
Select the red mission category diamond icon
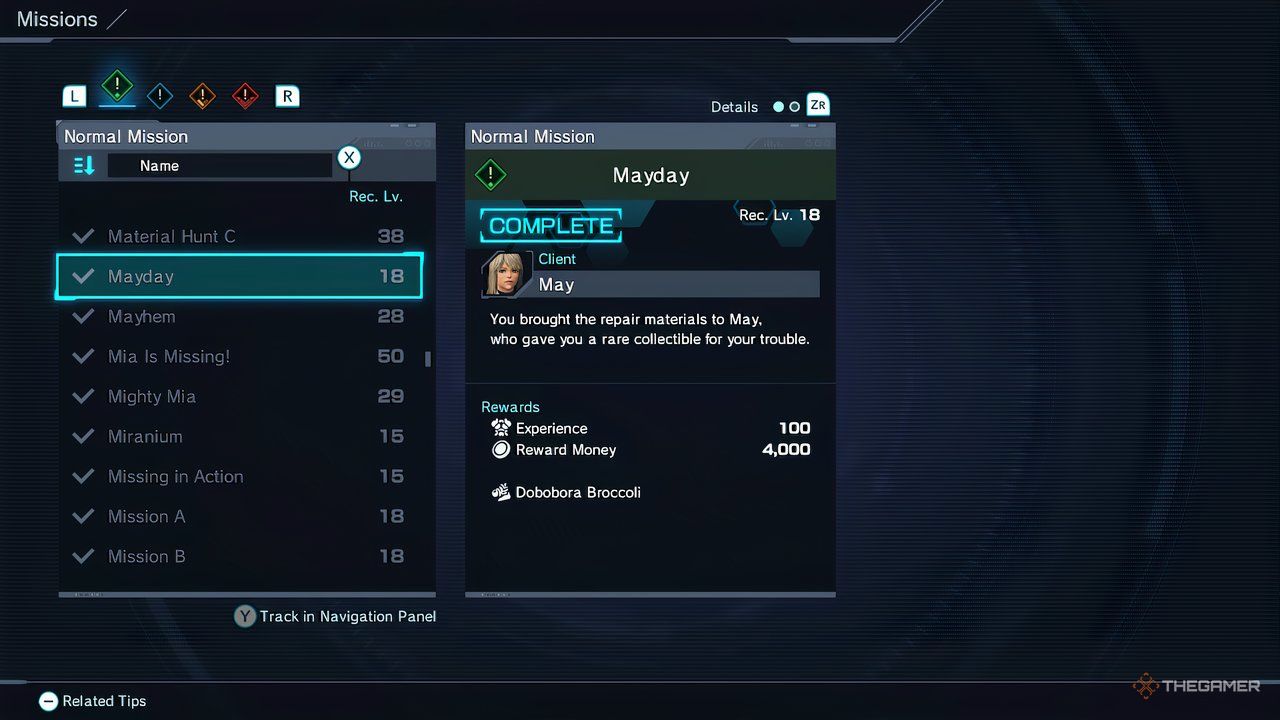click(x=244, y=95)
